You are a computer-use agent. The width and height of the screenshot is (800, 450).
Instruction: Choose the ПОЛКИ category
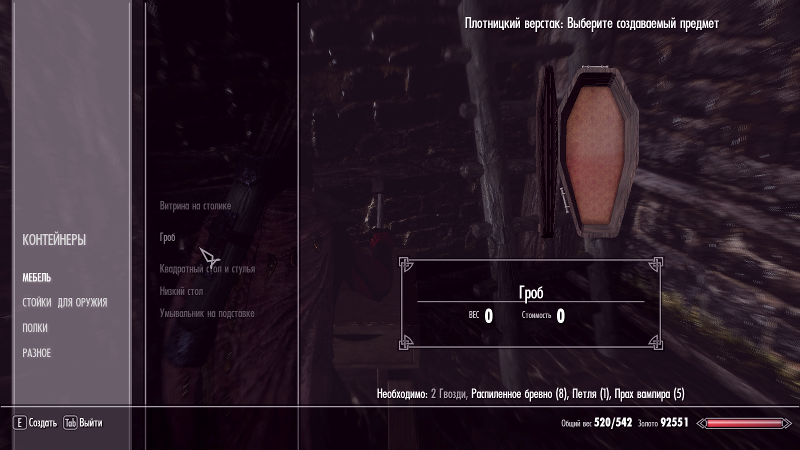(x=35, y=328)
